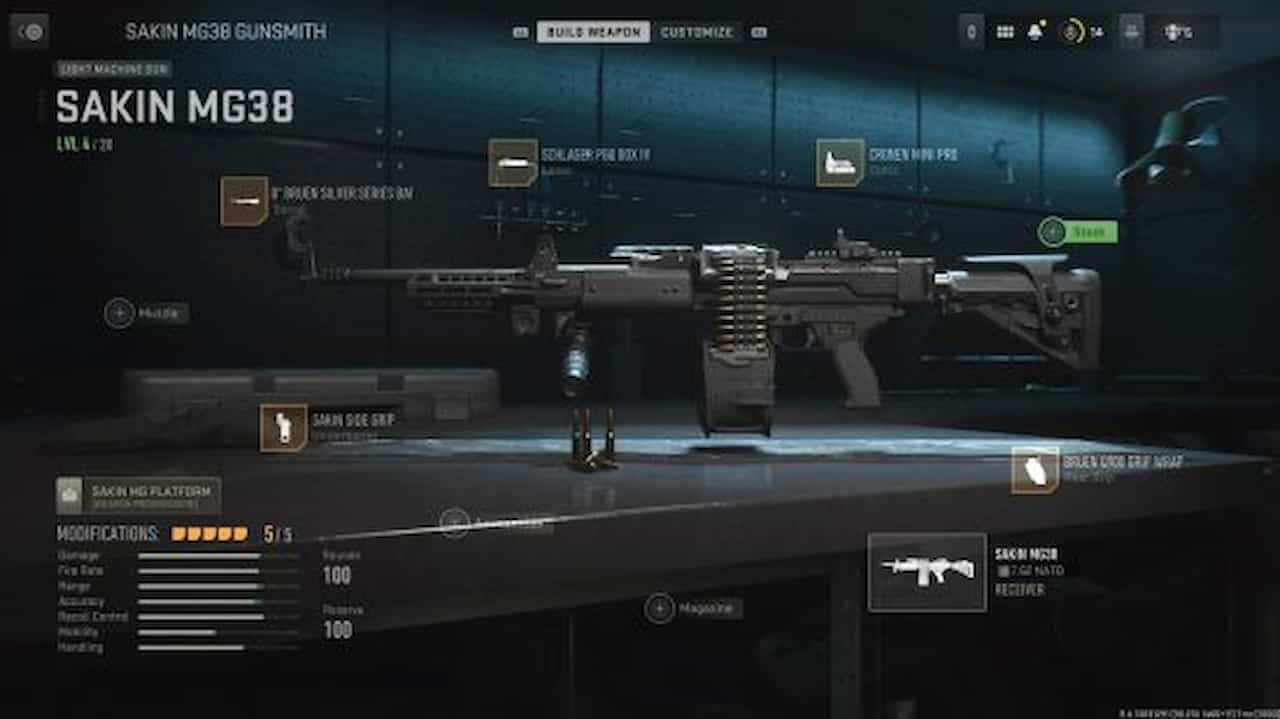Open the Cronen Mini Pro optic slot

click(840, 163)
